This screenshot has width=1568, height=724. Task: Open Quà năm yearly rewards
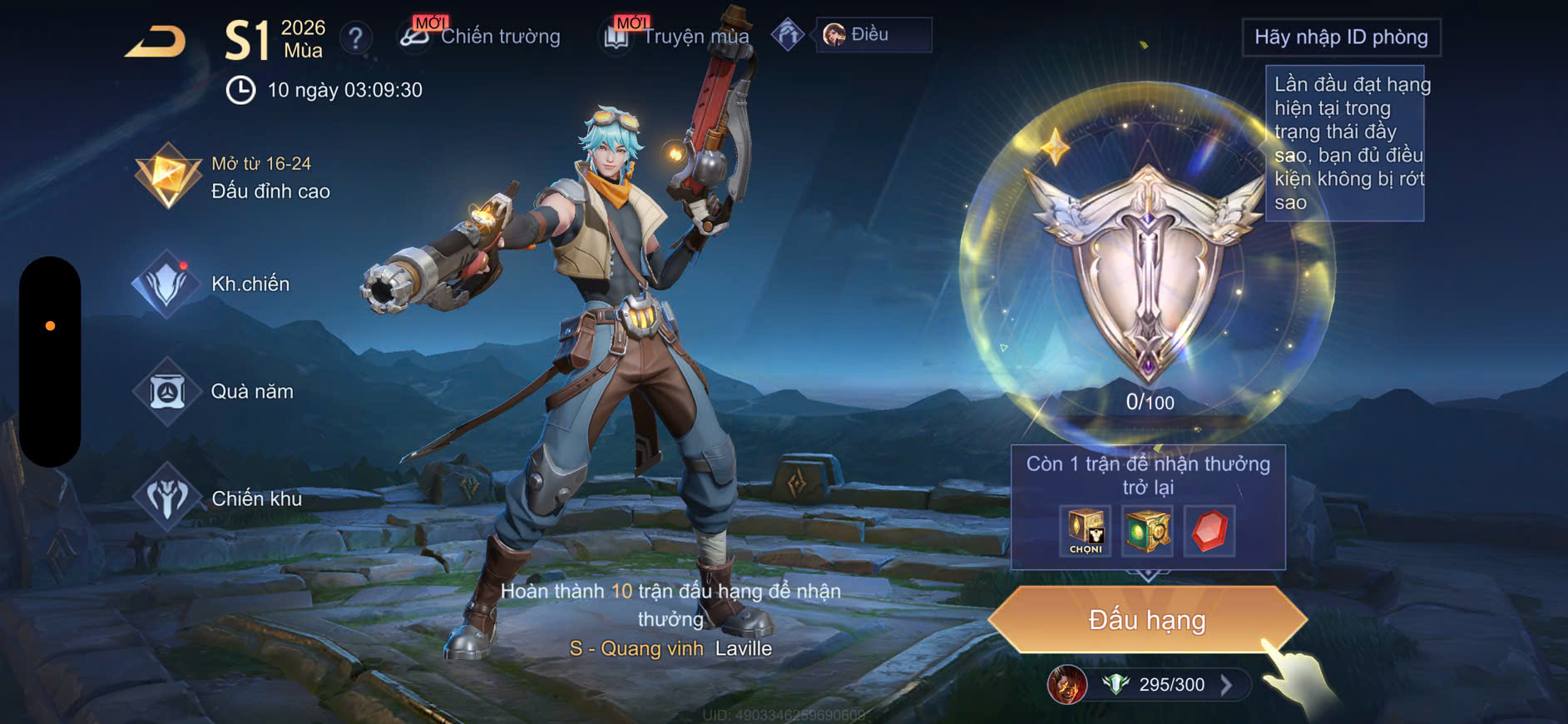pyautogui.click(x=215, y=391)
